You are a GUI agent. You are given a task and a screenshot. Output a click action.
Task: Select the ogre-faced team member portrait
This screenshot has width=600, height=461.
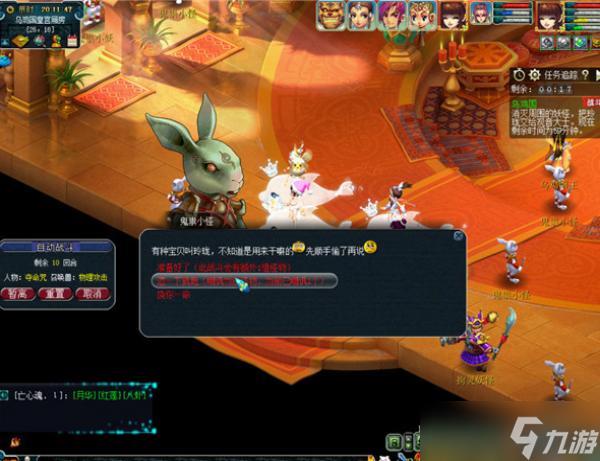pyautogui.click(x=332, y=14)
